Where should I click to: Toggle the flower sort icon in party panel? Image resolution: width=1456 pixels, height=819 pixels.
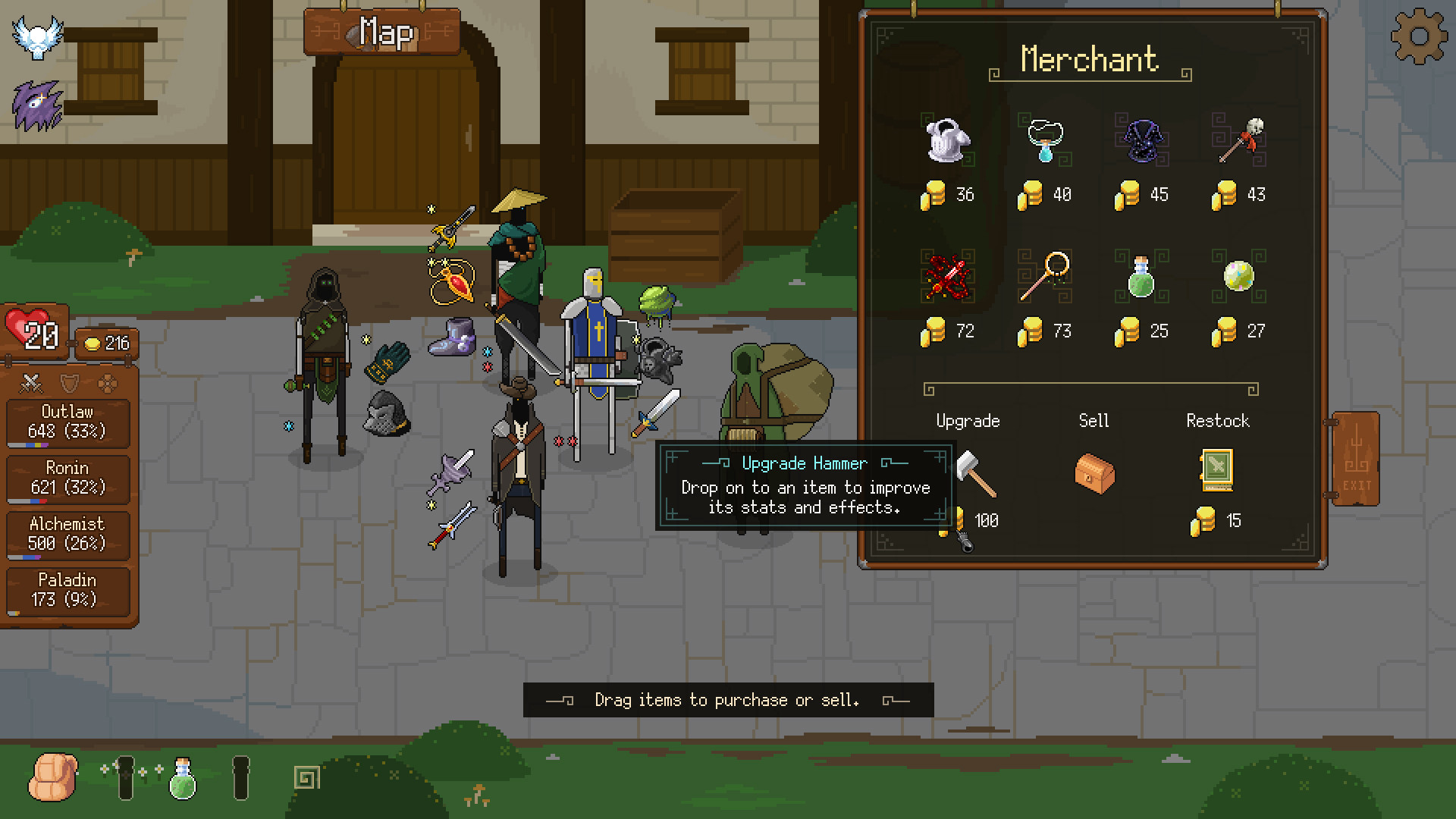click(108, 383)
